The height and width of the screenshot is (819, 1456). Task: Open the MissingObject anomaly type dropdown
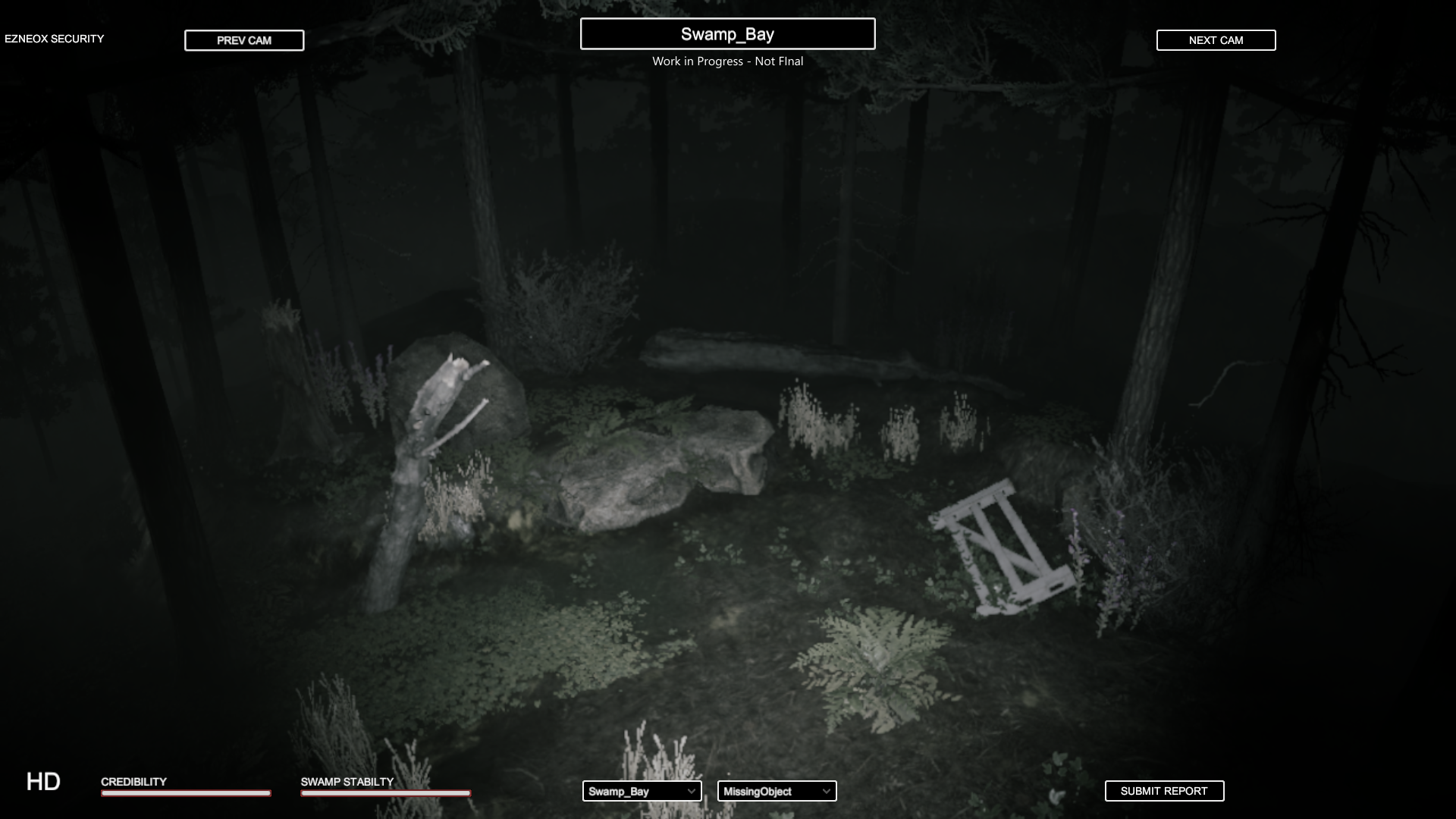(777, 791)
